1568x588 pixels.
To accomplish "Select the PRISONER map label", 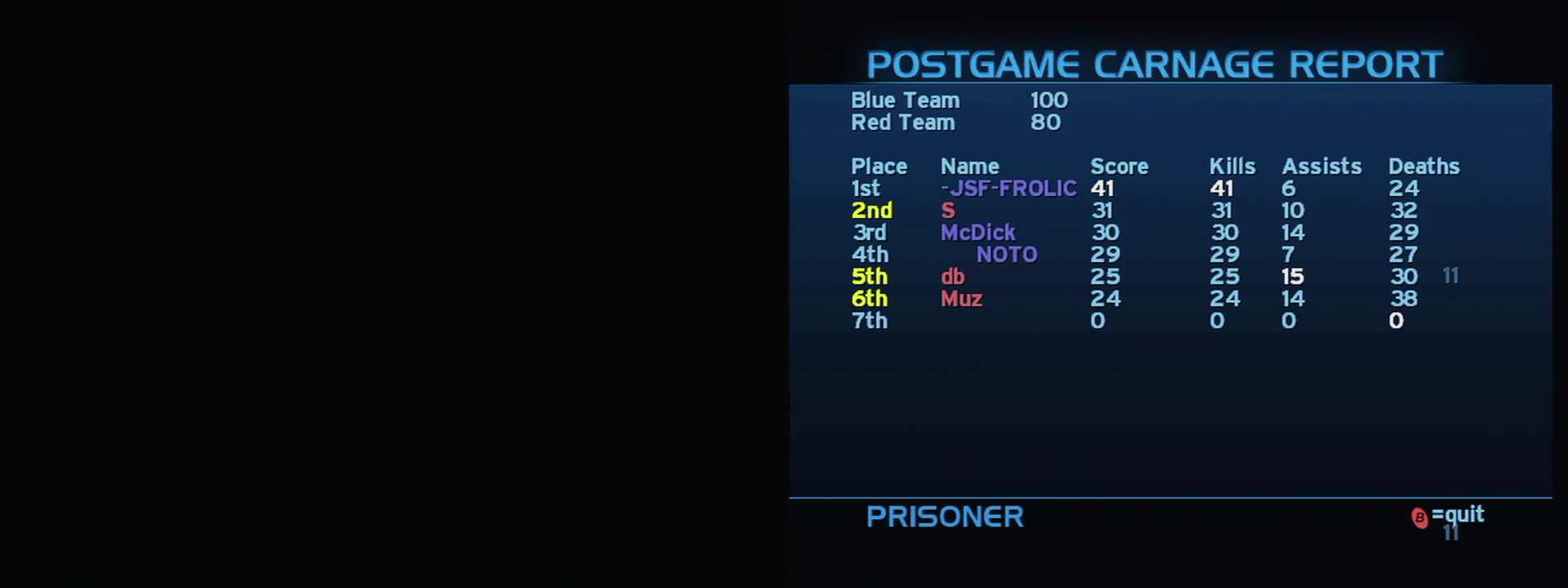I will [945, 517].
